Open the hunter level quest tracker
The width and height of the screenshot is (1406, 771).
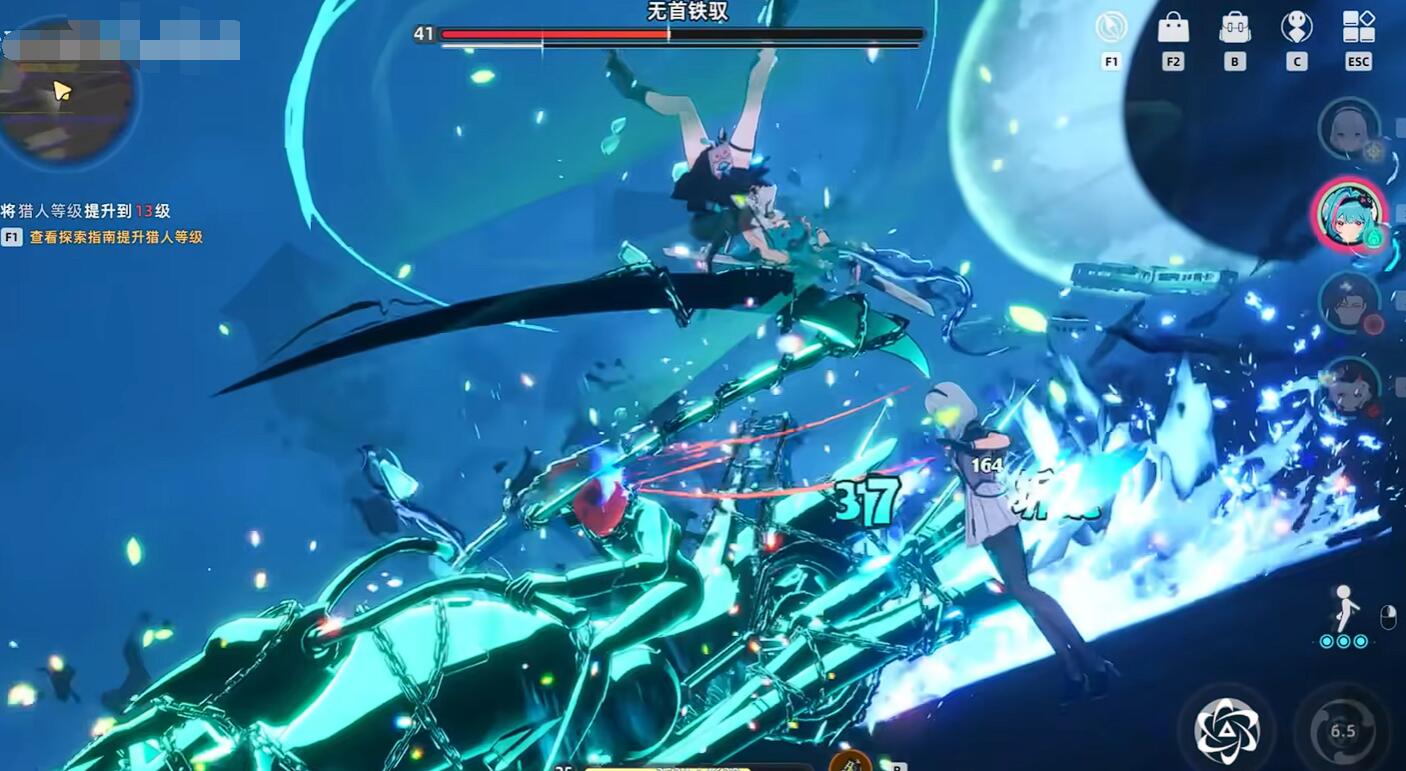(102, 224)
